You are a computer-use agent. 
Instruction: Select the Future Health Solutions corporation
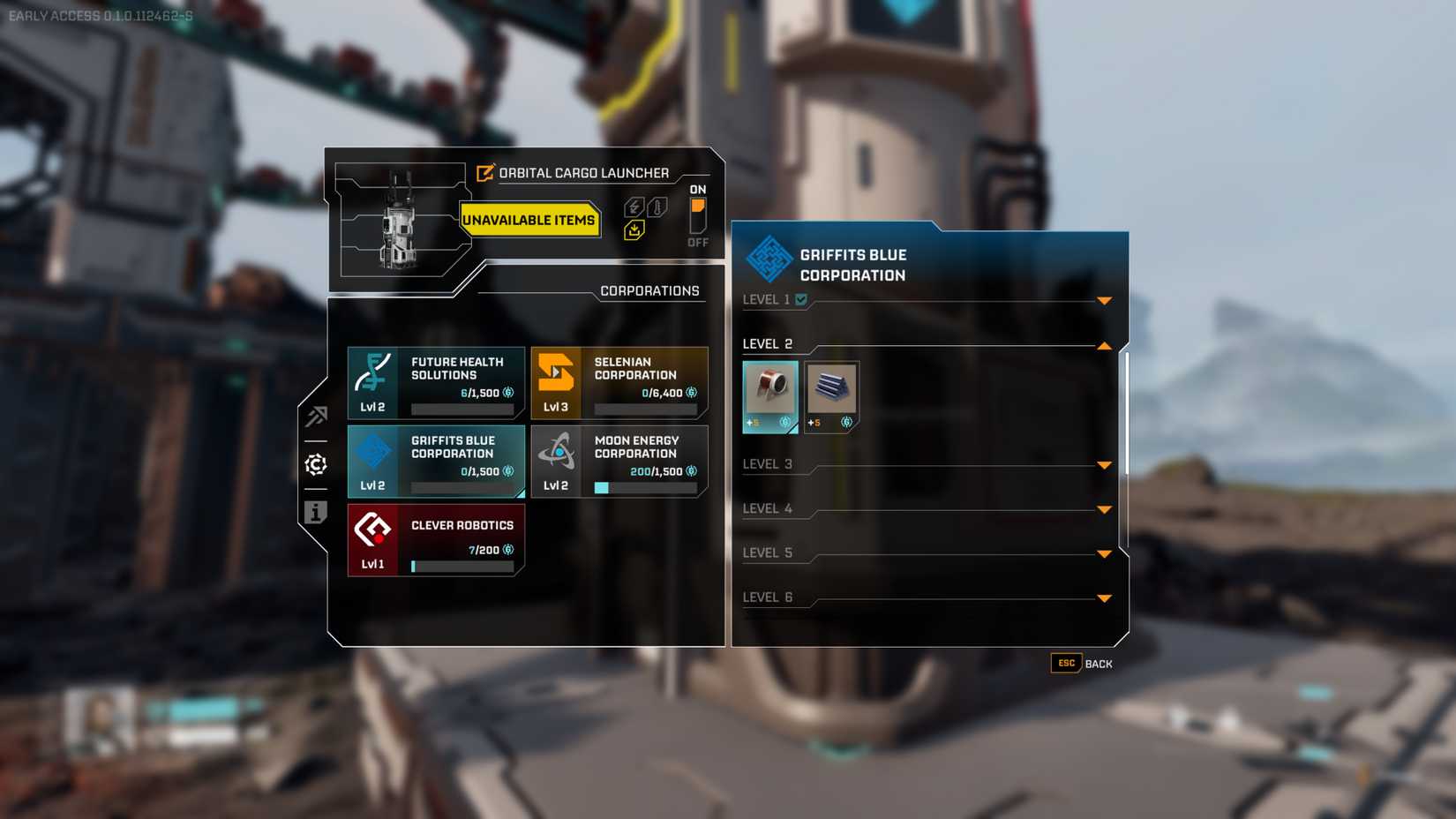tap(435, 381)
